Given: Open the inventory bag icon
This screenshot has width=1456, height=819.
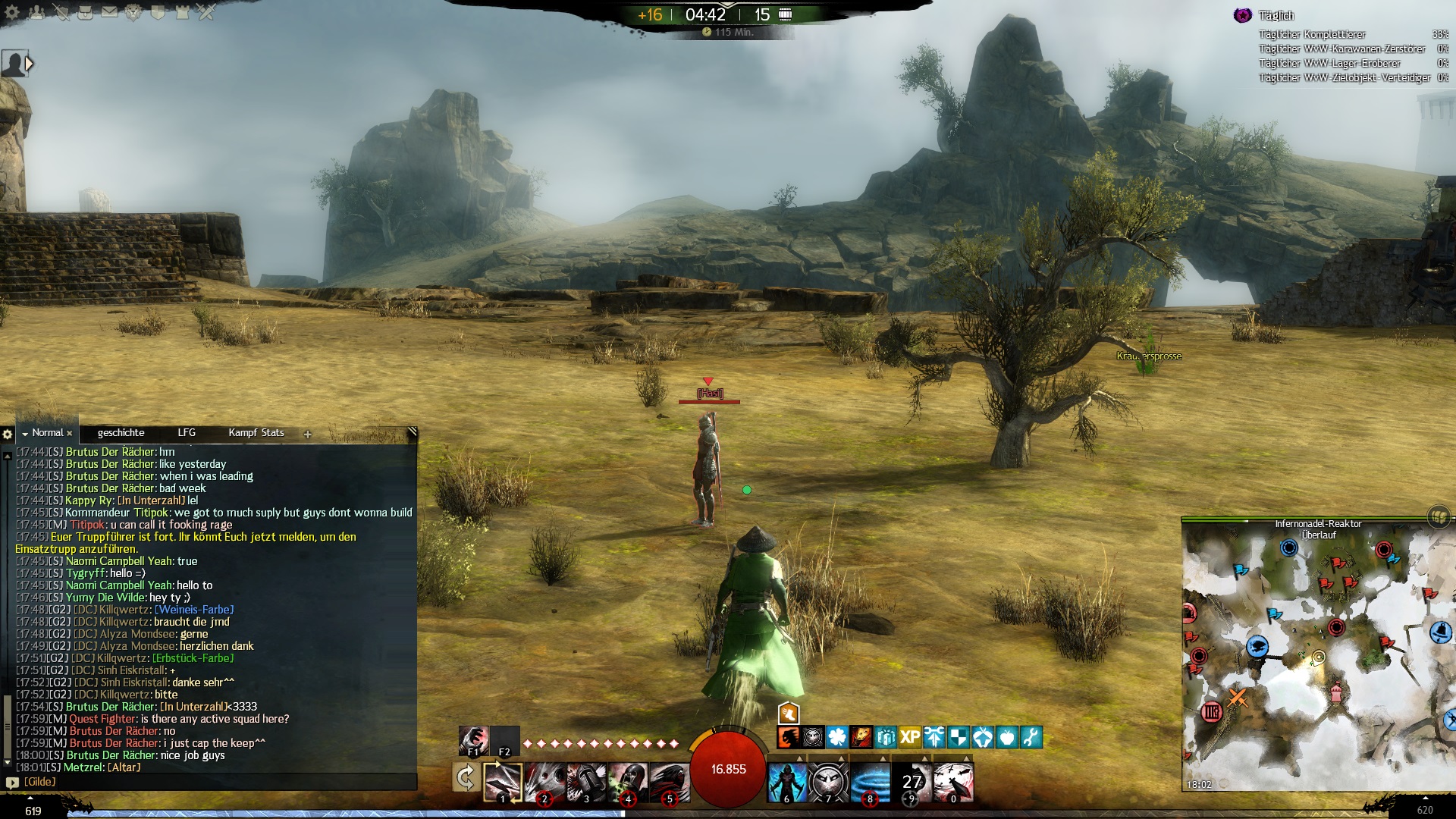Looking at the screenshot, I should click(x=85, y=12).
